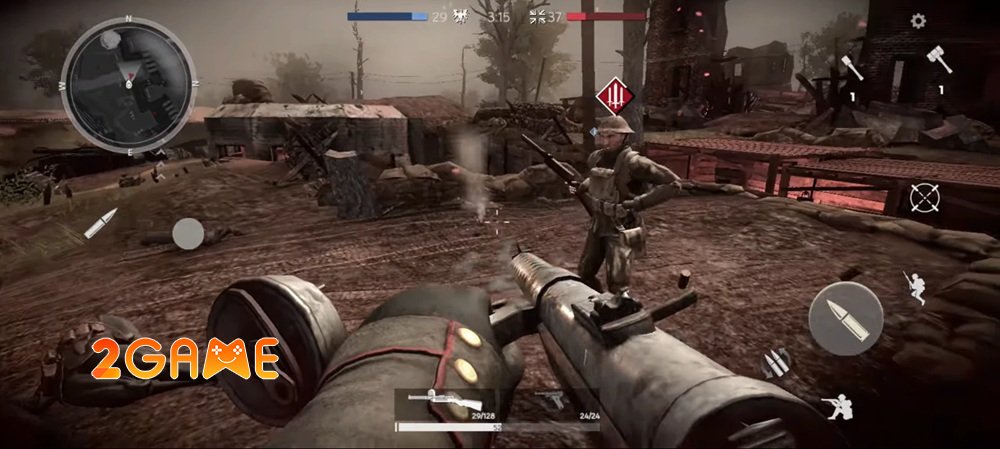Make the soldier jump
This screenshot has height=449, width=1000.
tap(914, 286)
